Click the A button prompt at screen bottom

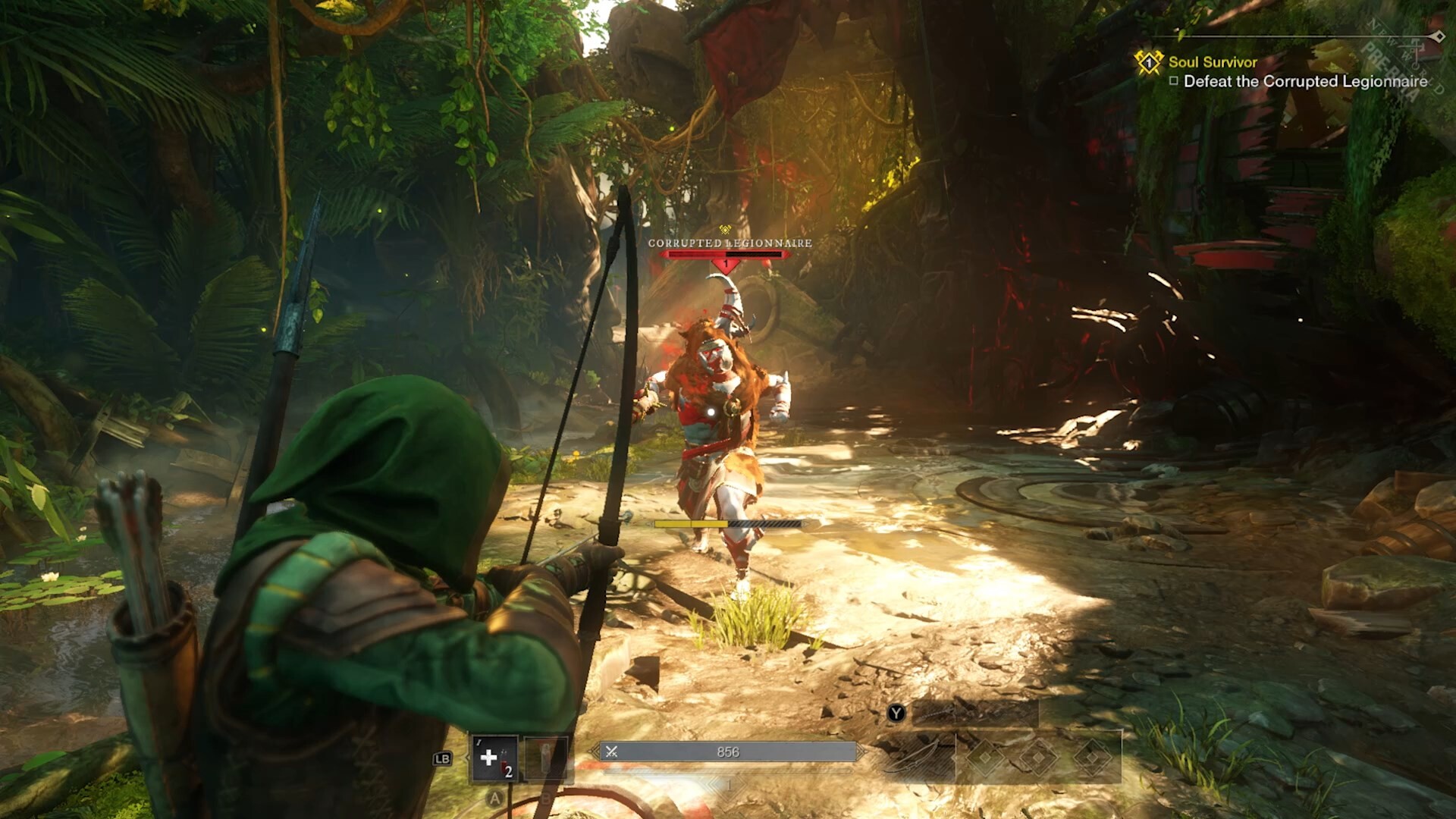(x=495, y=797)
